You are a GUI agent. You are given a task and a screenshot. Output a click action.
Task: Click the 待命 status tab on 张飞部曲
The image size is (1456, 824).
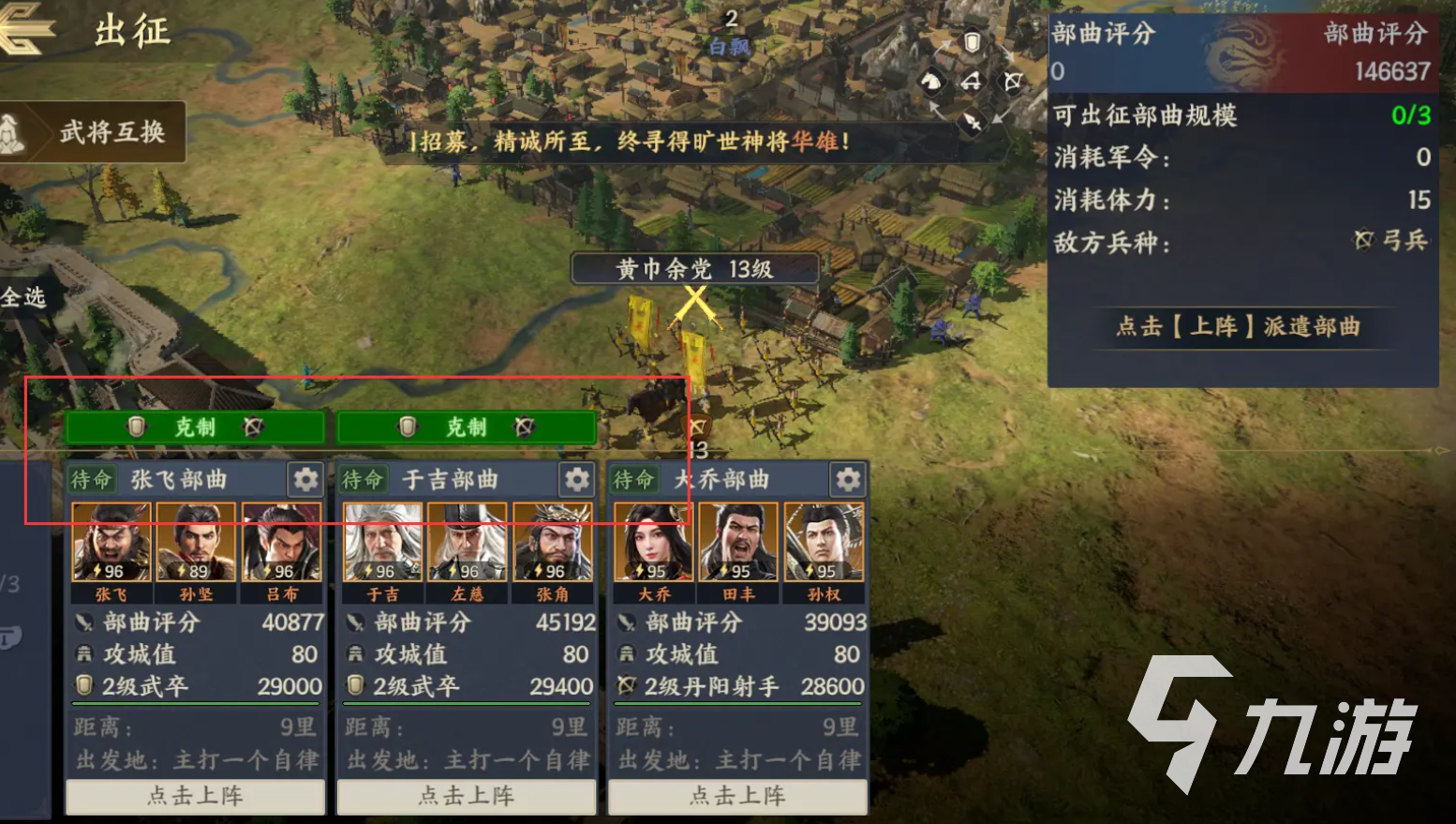click(91, 479)
